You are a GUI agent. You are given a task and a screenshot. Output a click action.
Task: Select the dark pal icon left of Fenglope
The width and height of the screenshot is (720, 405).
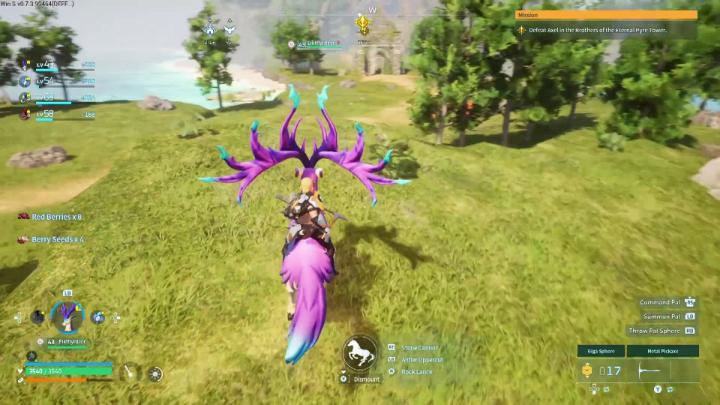(x=37, y=317)
